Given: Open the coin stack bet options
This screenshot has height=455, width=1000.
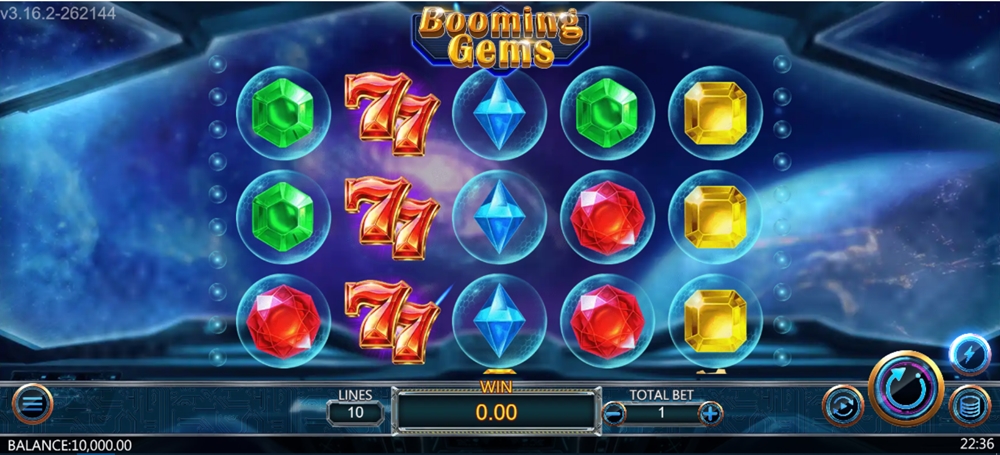Looking at the screenshot, I should click(x=968, y=406).
